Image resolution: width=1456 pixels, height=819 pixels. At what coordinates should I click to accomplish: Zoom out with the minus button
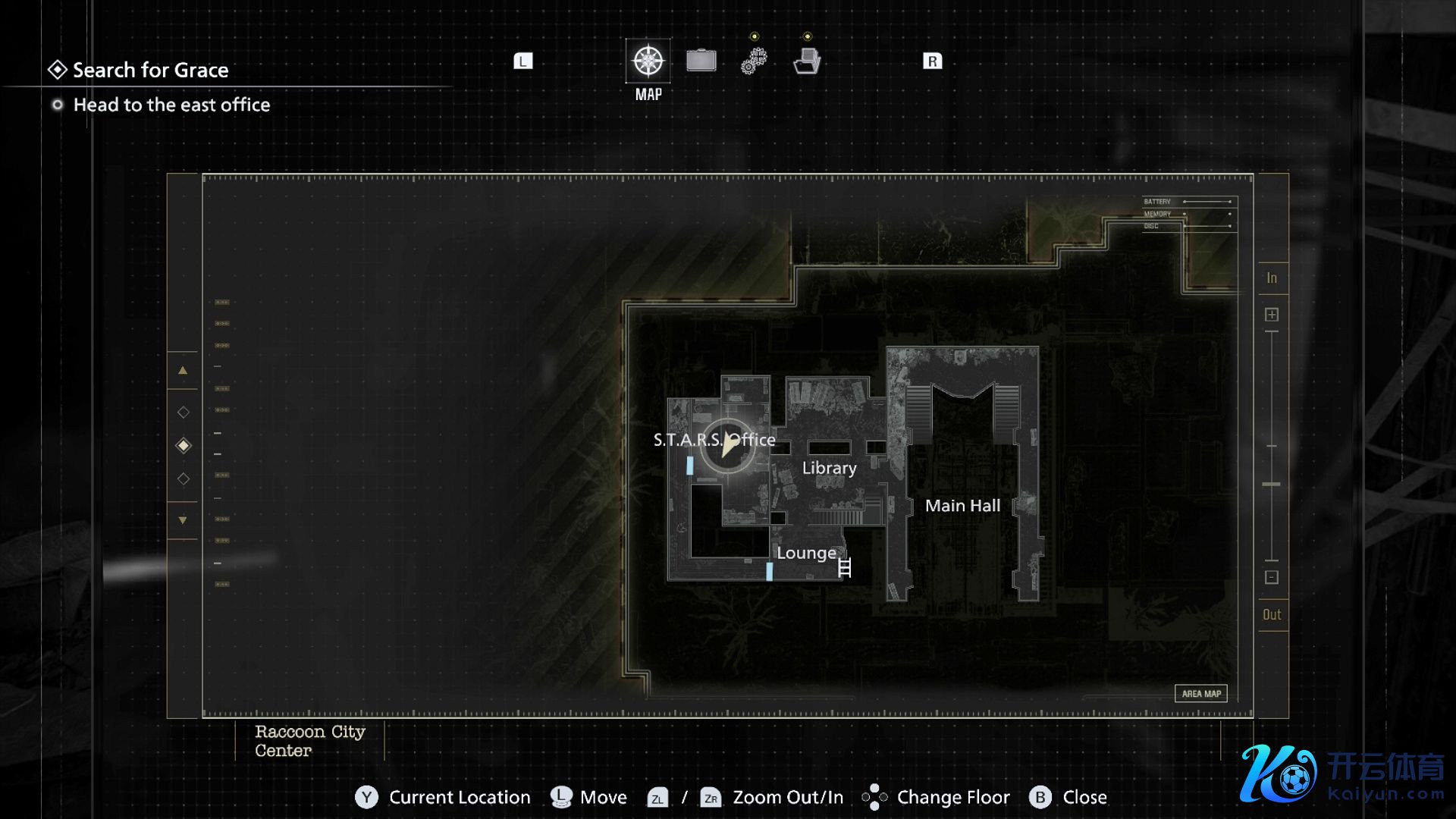point(1272,578)
